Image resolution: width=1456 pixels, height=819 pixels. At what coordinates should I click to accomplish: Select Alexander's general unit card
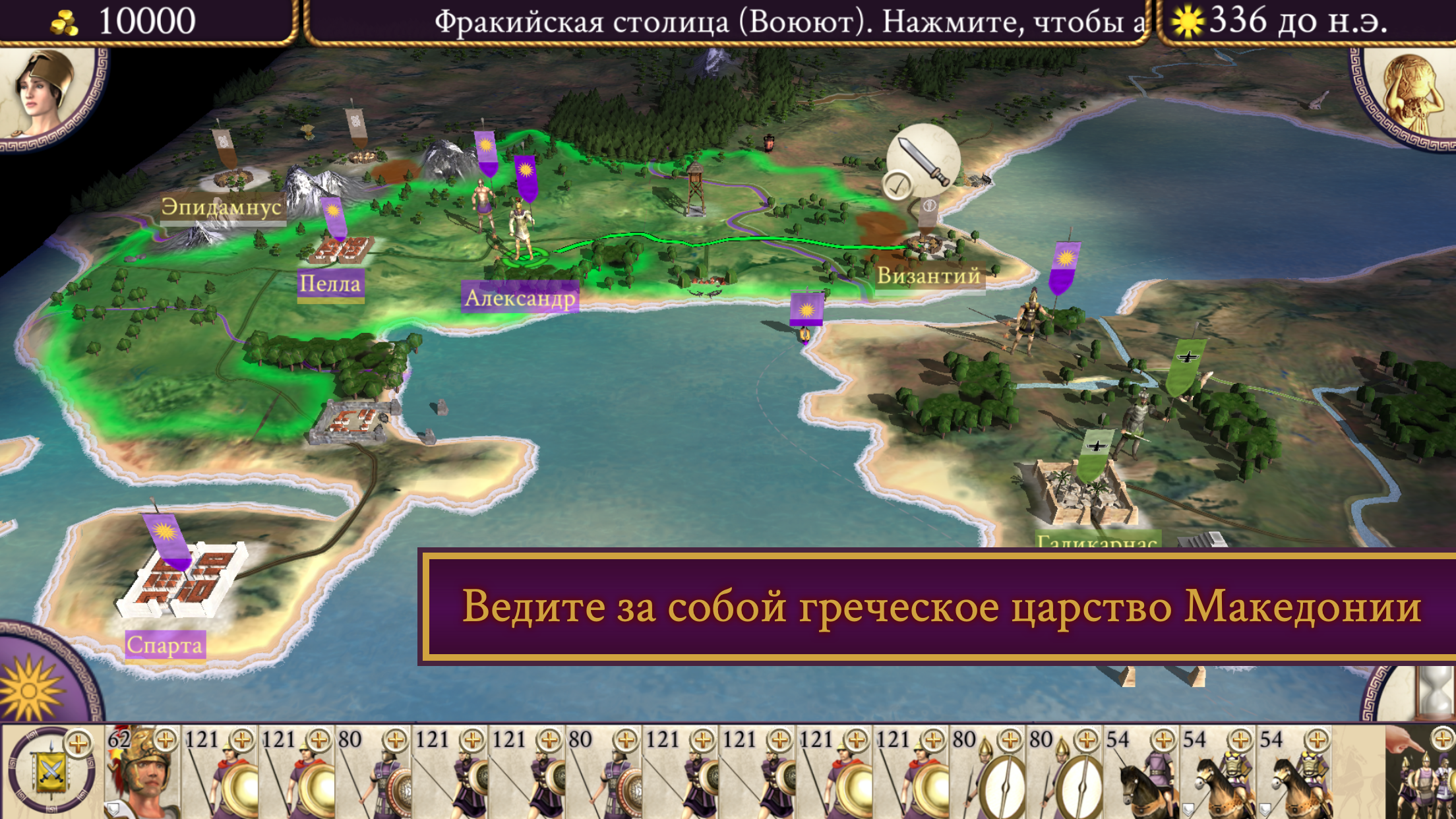(x=142, y=773)
